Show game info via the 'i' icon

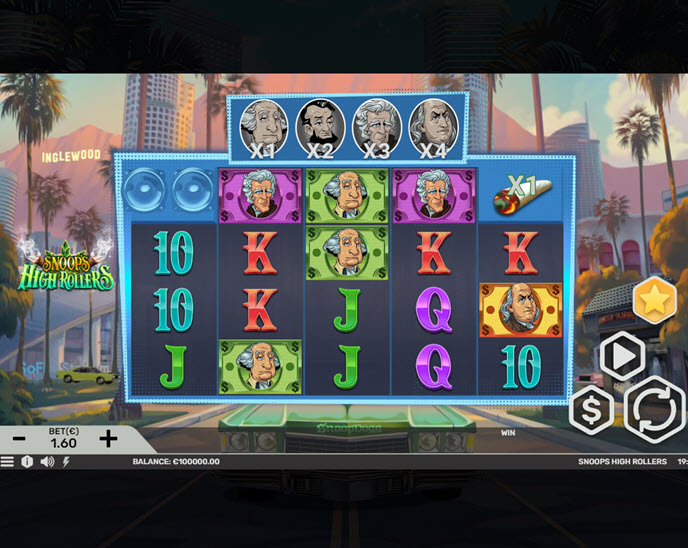pyautogui.click(x=27, y=462)
